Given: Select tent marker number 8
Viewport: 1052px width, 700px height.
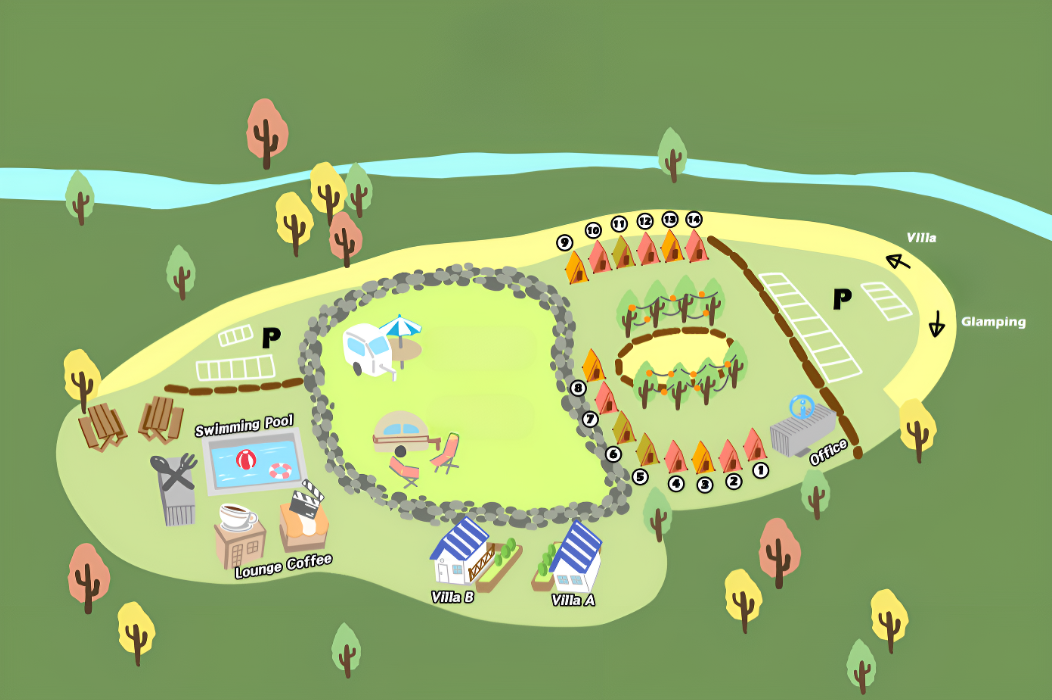Looking at the screenshot, I should [577, 388].
